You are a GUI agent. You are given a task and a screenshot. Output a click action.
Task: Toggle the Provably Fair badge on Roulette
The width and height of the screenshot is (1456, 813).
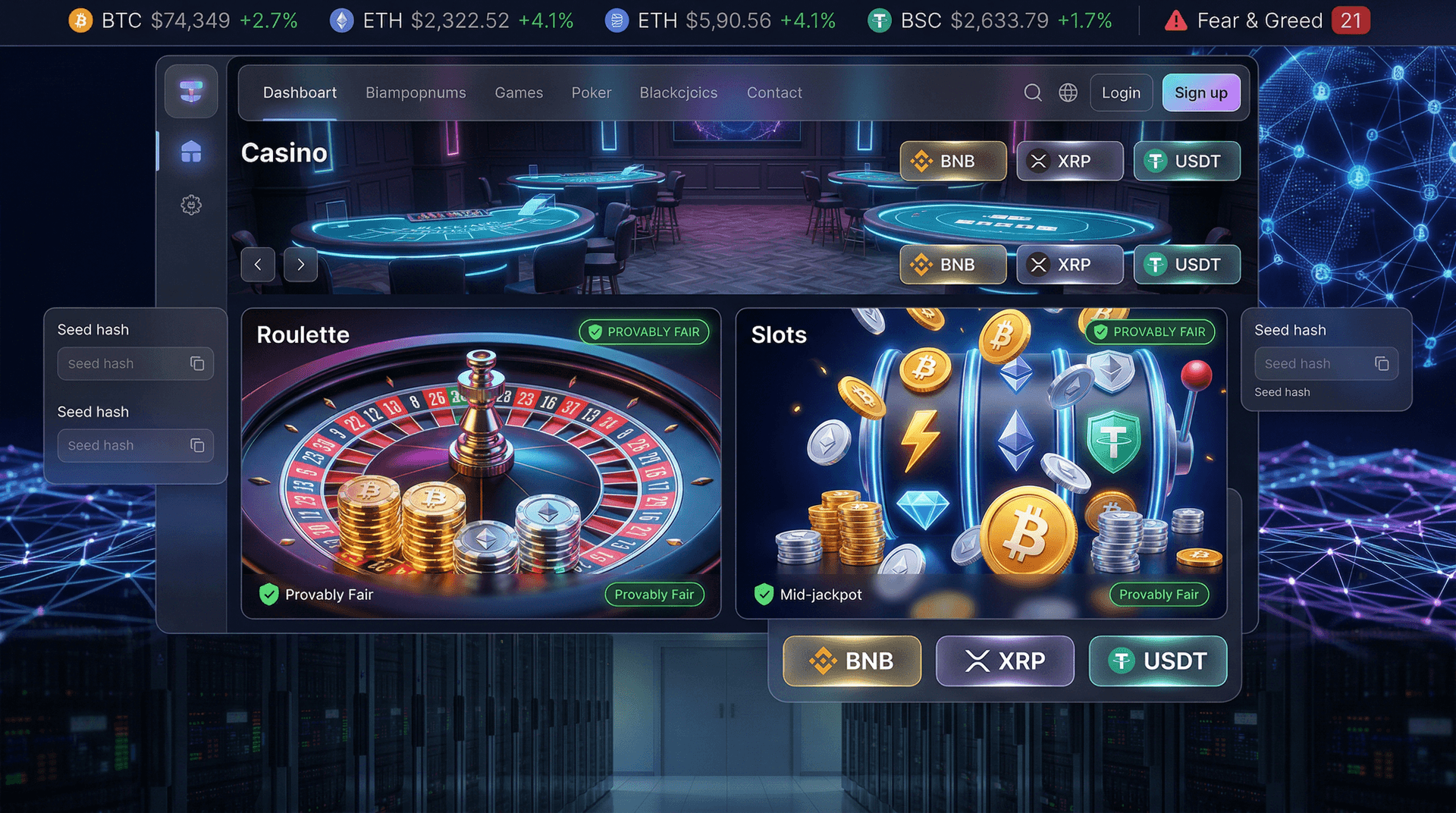click(644, 331)
